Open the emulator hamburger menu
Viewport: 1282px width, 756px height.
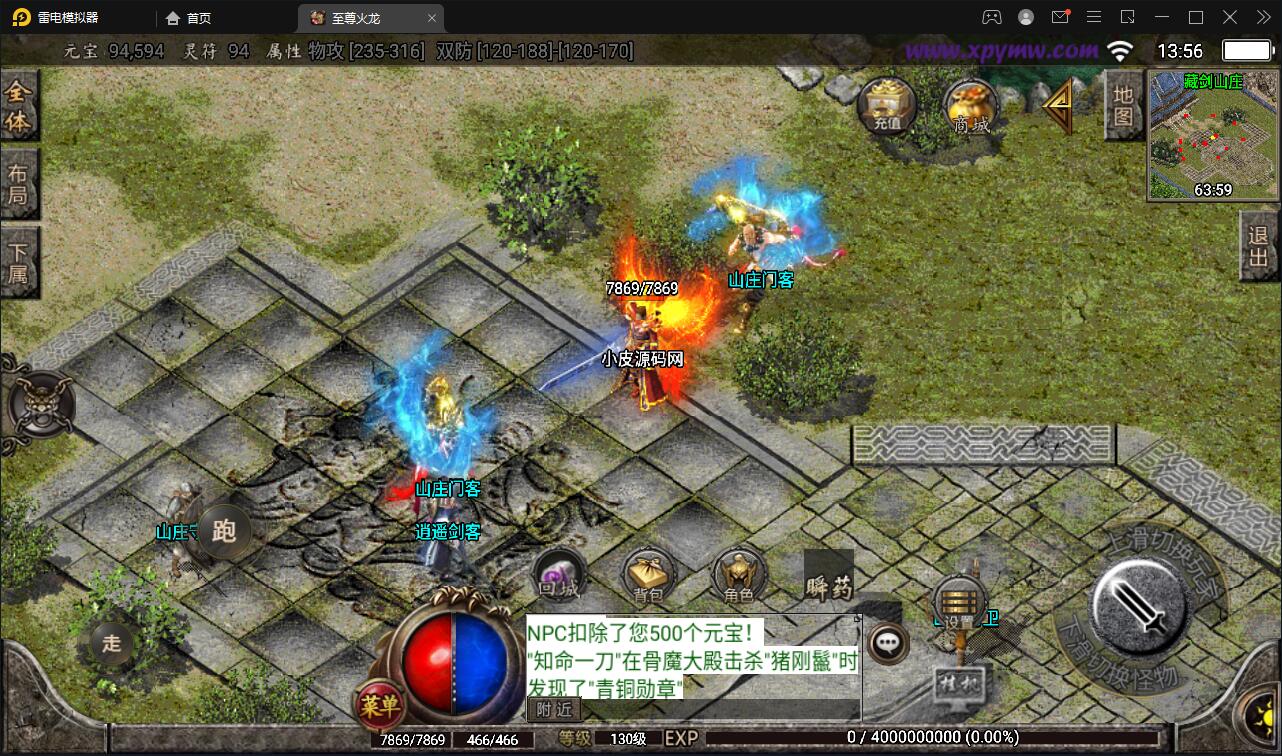[1094, 17]
